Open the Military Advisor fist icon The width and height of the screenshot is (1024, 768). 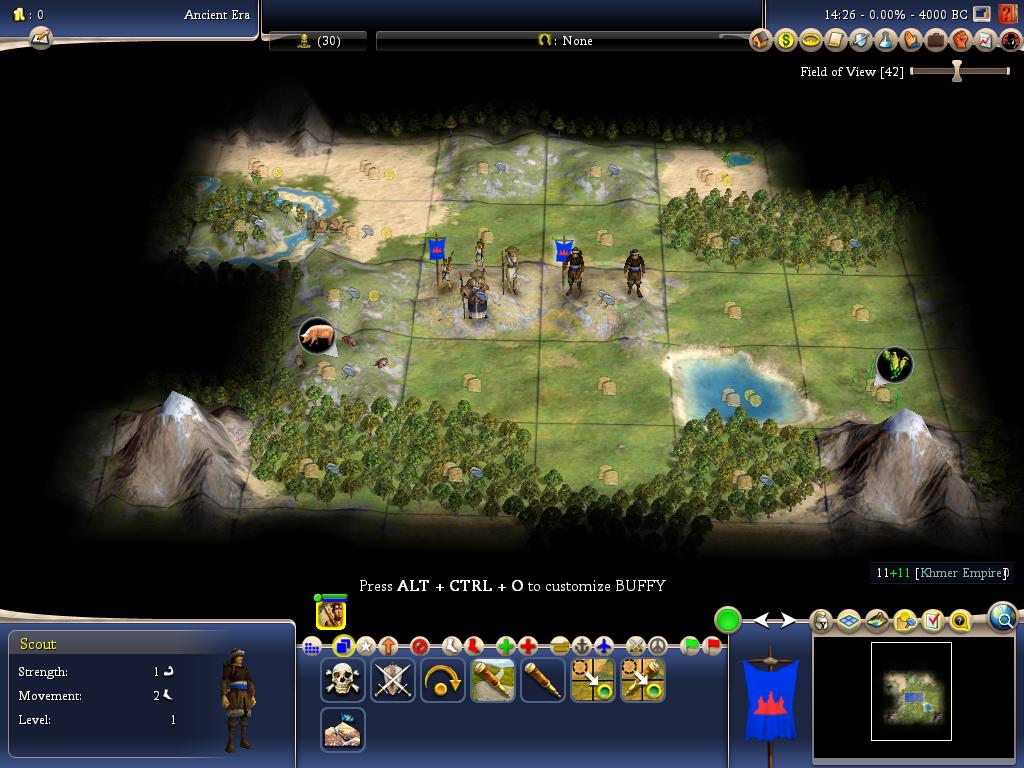960,40
